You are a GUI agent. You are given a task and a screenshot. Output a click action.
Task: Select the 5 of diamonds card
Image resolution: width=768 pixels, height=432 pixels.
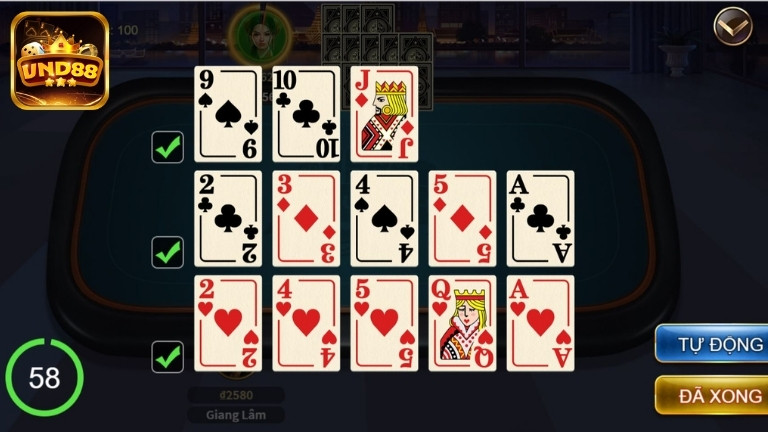tap(462, 218)
